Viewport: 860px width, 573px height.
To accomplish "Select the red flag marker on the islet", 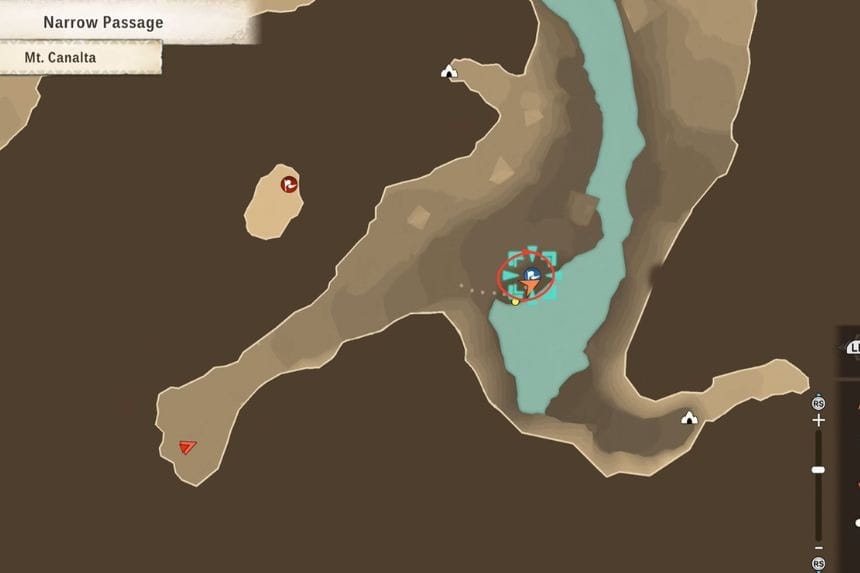I will point(289,183).
